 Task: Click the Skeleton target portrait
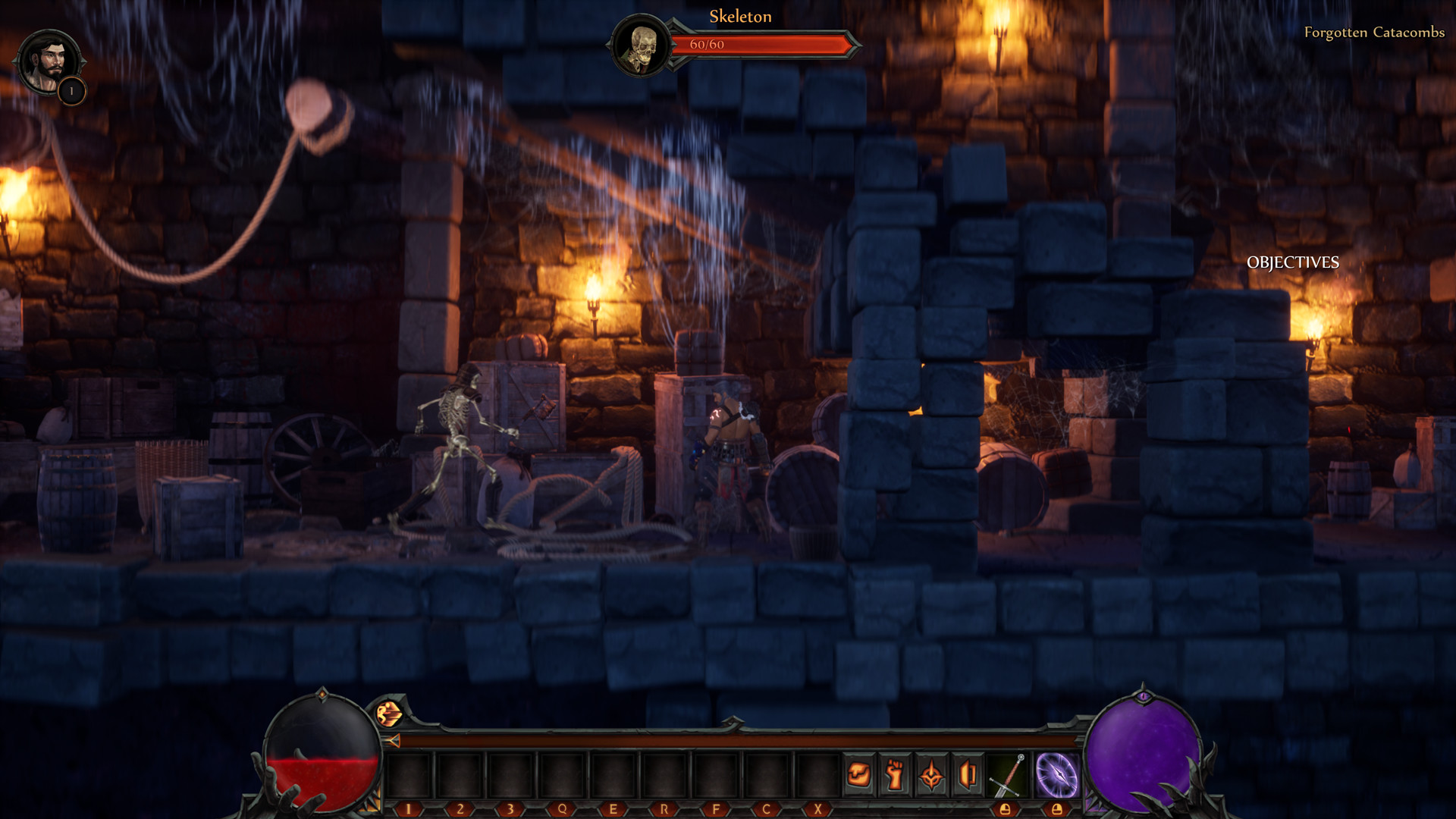[642, 47]
